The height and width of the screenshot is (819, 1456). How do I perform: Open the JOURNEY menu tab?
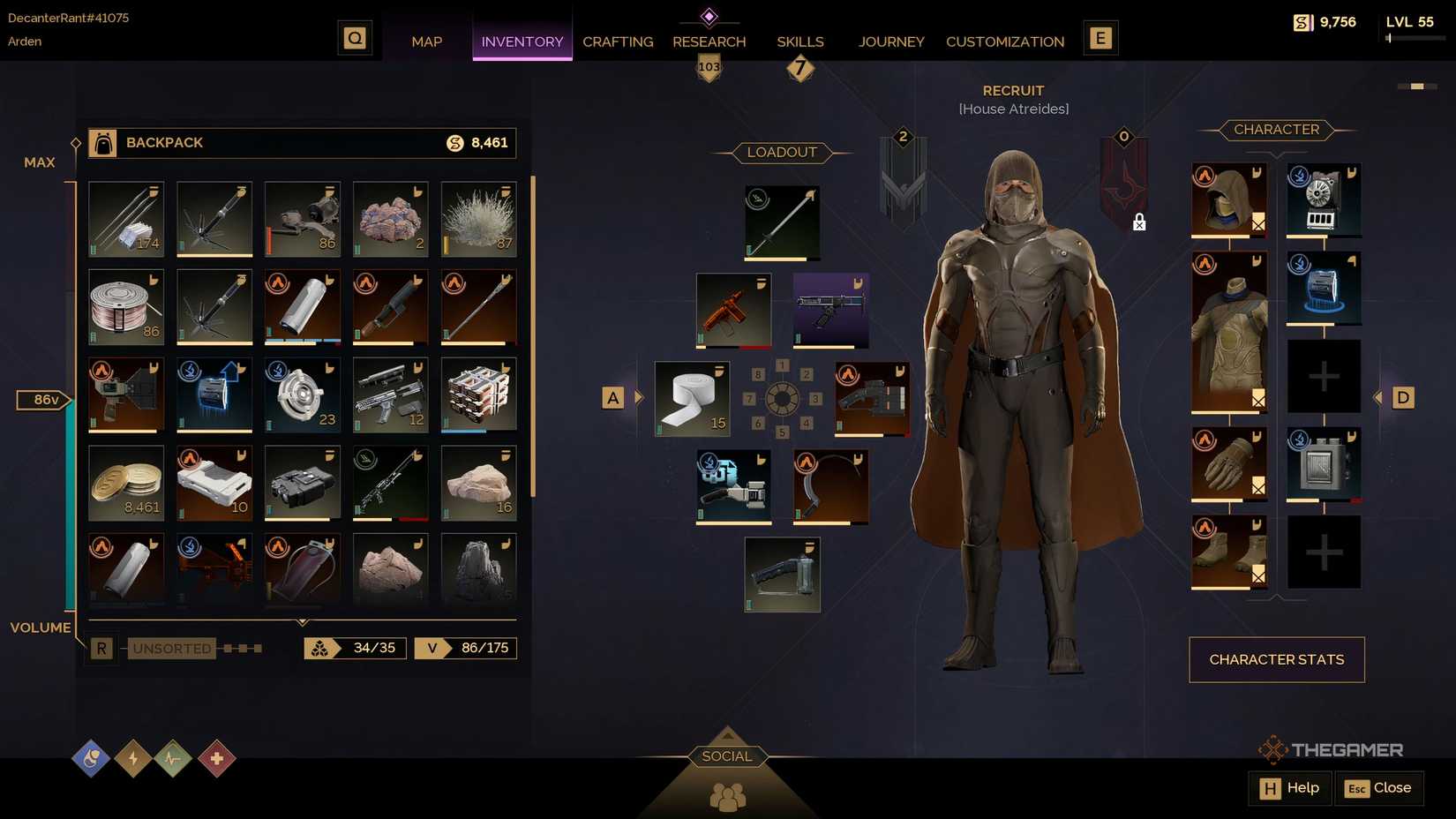click(890, 41)
